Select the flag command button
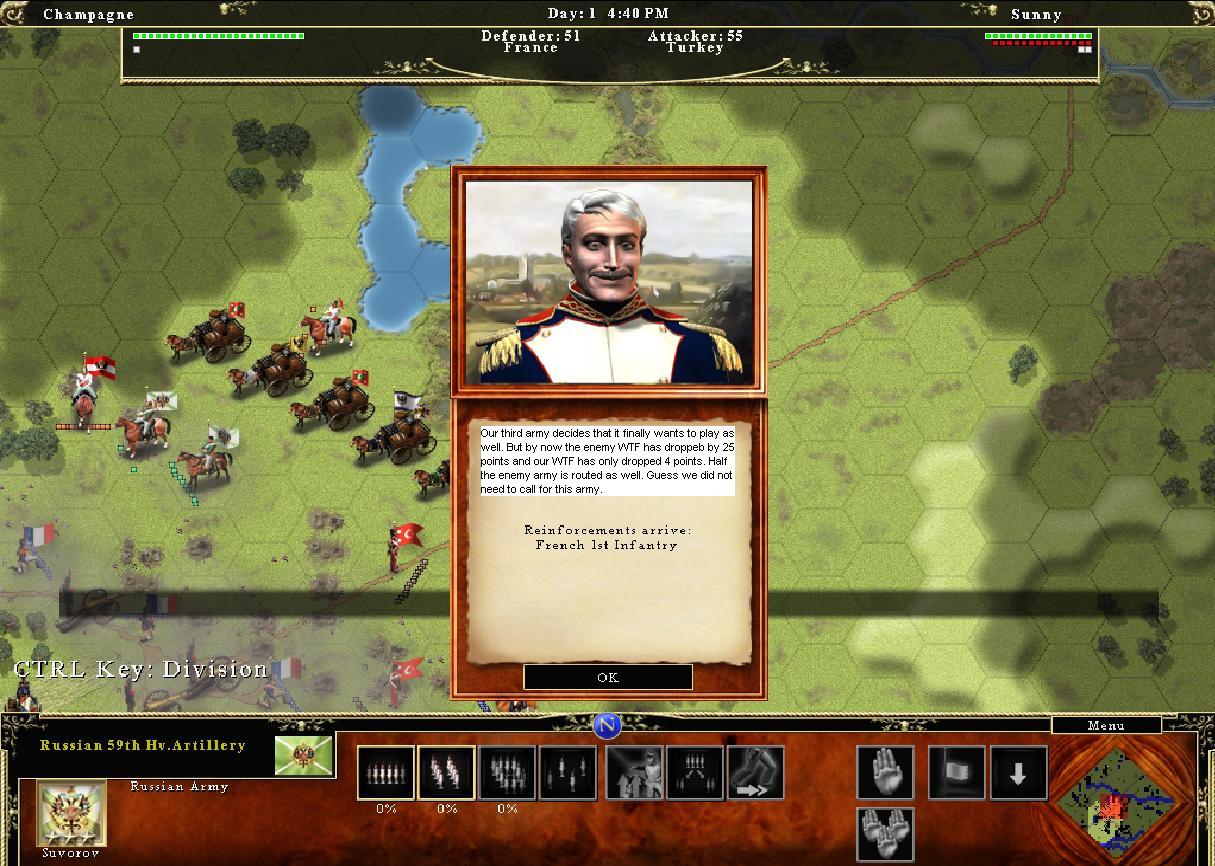The image size is (1215, 866). point(957,773)
